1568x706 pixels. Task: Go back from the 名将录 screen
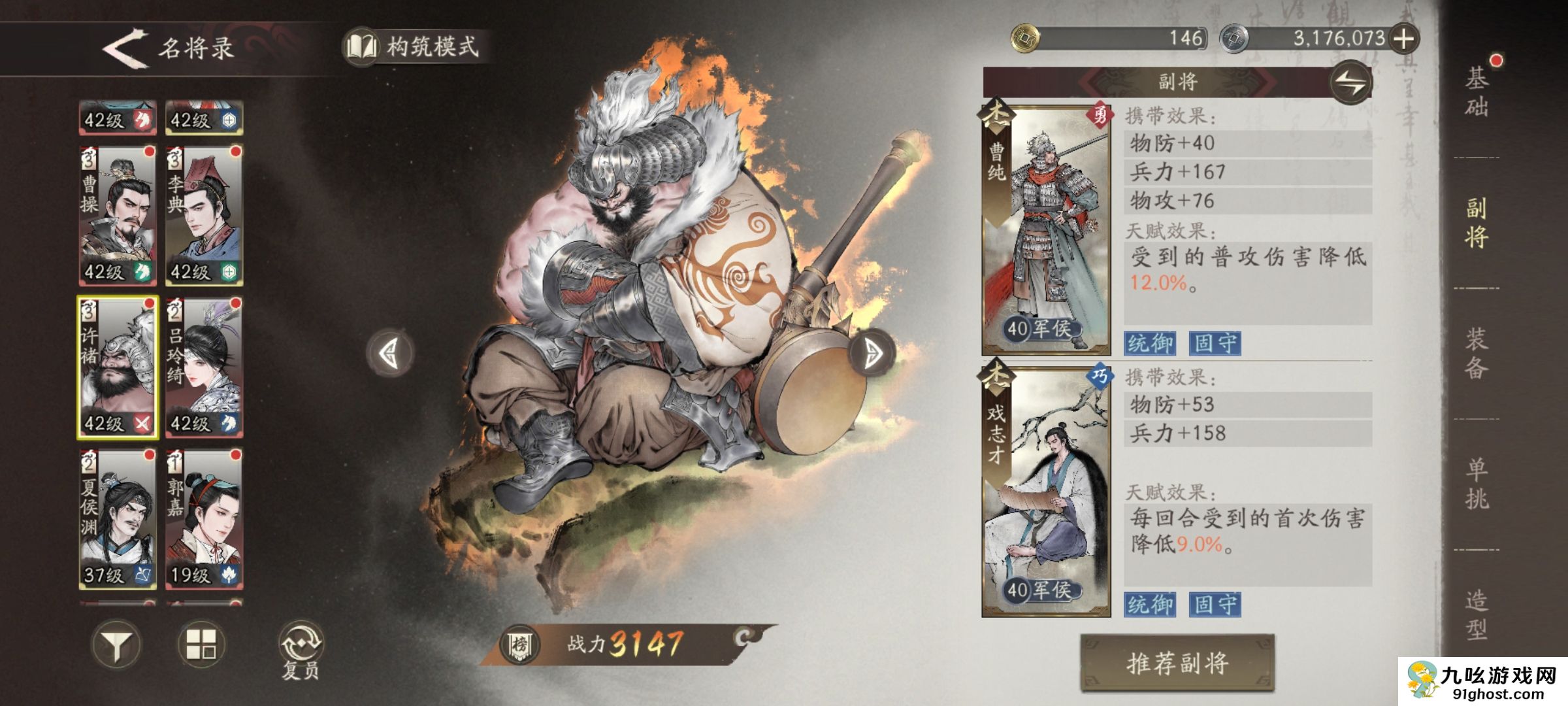[x=125, y=47]
